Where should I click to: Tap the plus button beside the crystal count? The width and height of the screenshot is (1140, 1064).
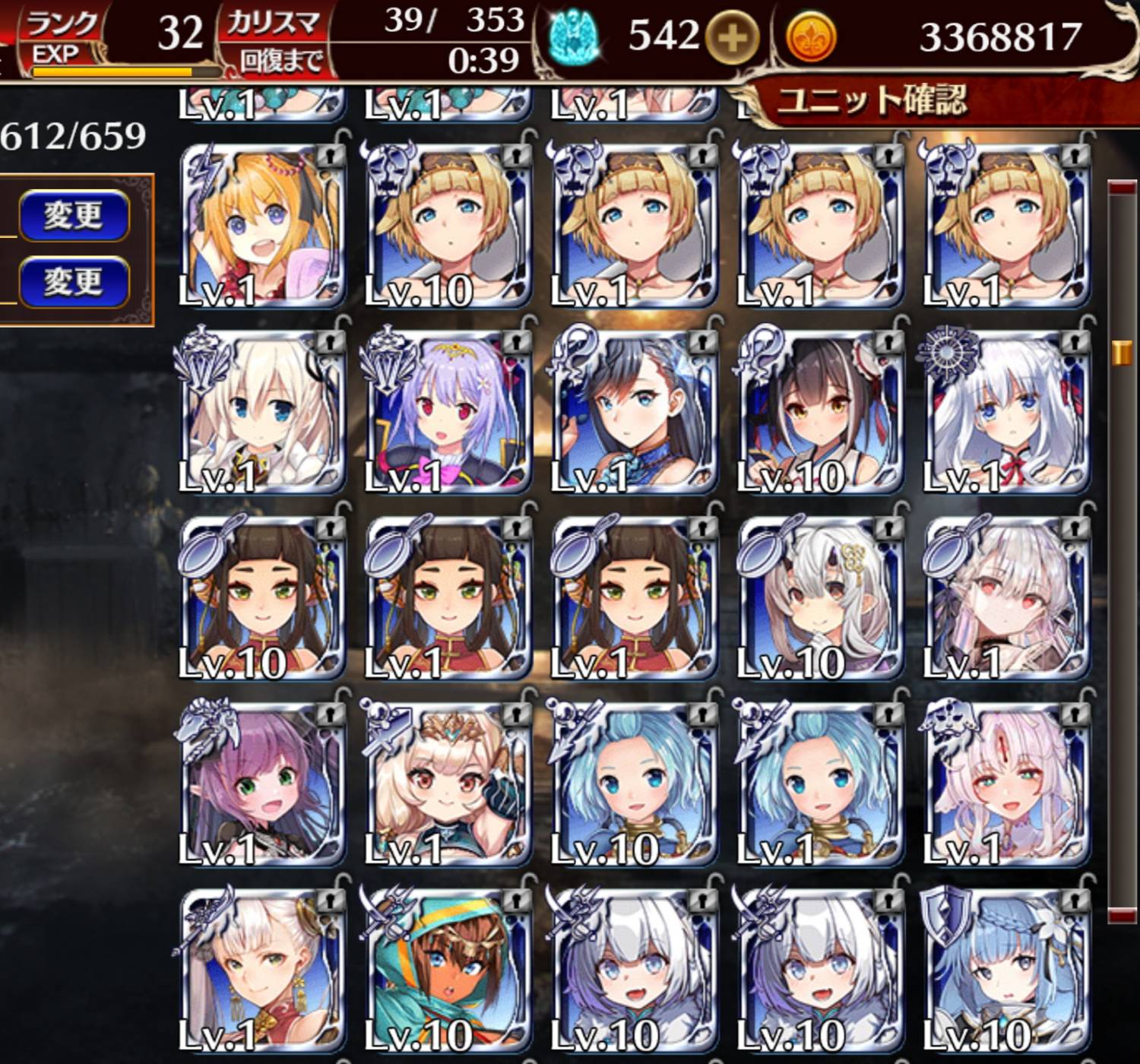click(x=731, y=37)
